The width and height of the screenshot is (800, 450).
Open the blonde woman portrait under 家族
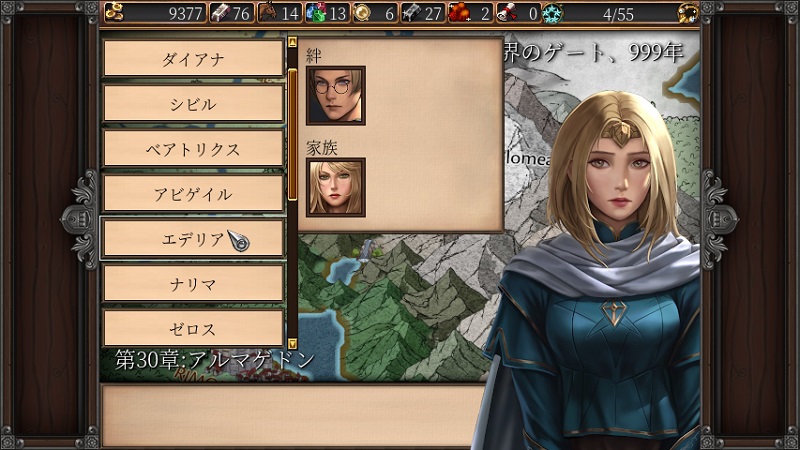click(335, 187)
